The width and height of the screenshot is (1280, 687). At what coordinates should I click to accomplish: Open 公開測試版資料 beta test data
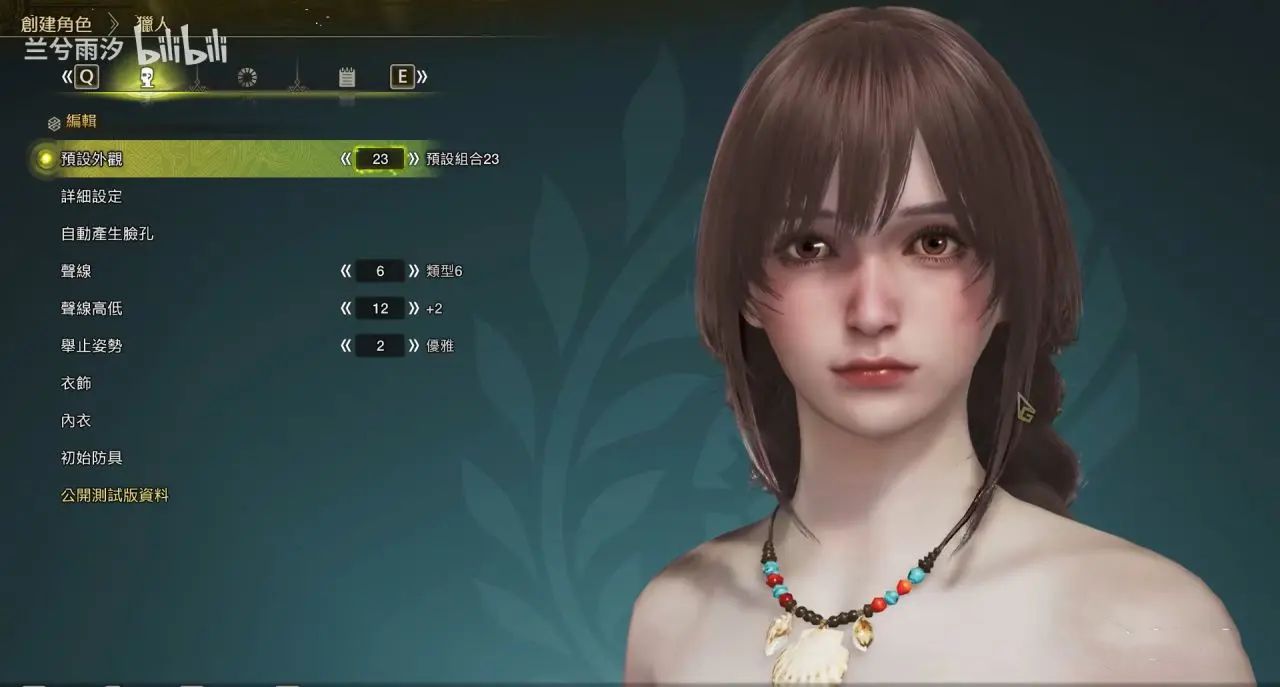[114, 495]
